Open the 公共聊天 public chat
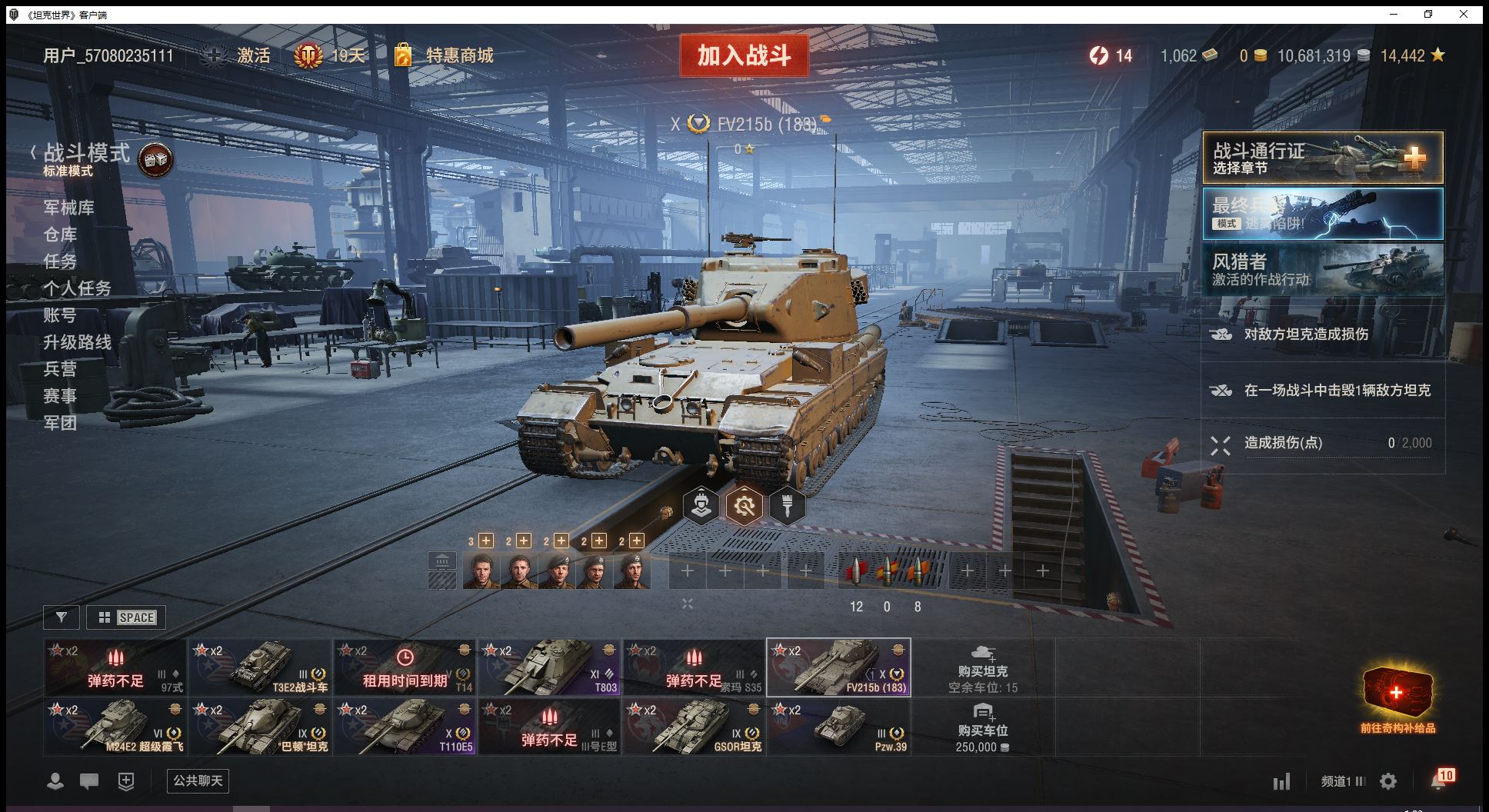The image size is (1489, 812). pyautogui.click(x=198, y=781)
